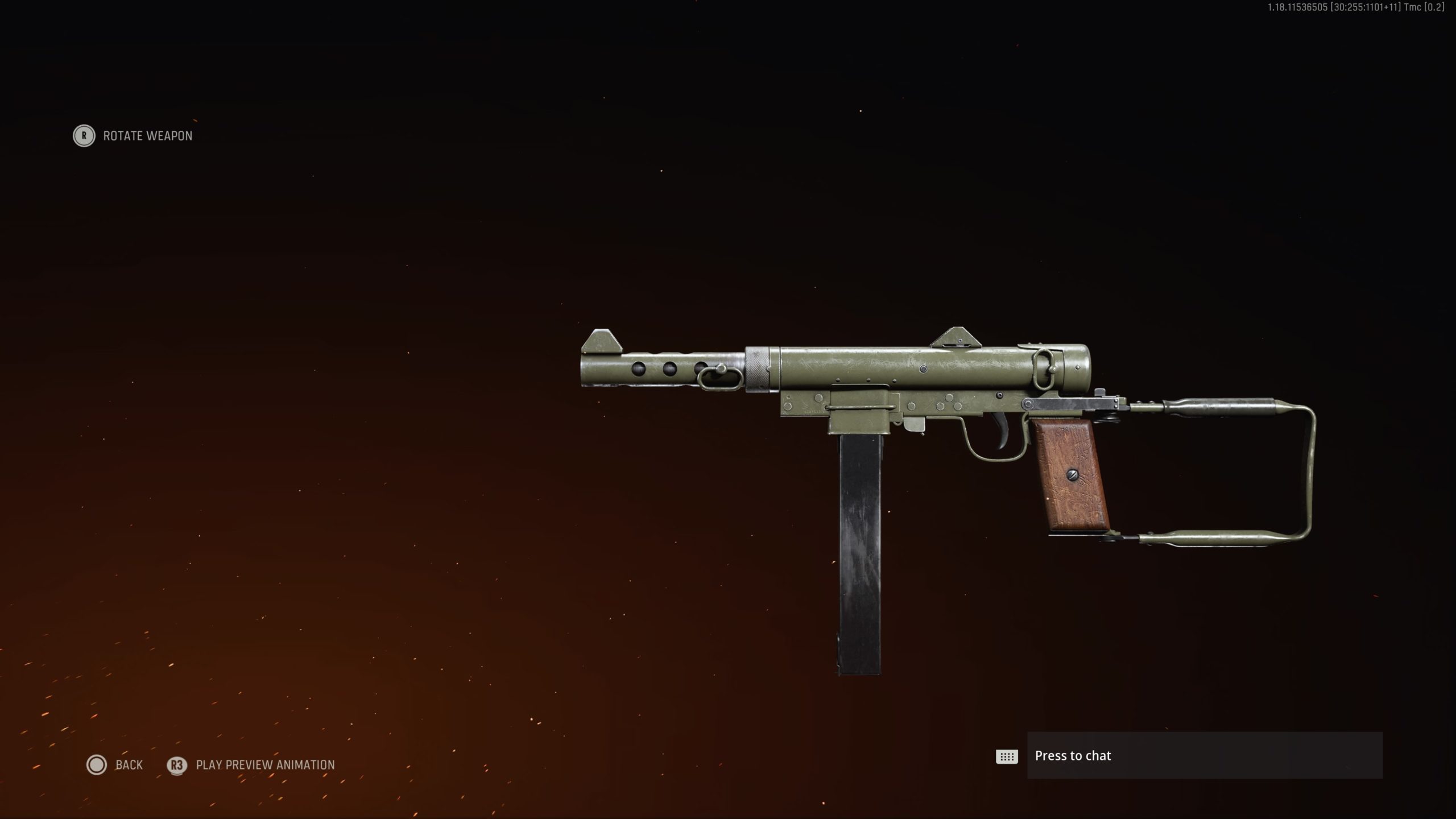Click the R rotate weapon icon
Image resolution: width=1456 pixels, height=819 pixels.
point(84,136)
